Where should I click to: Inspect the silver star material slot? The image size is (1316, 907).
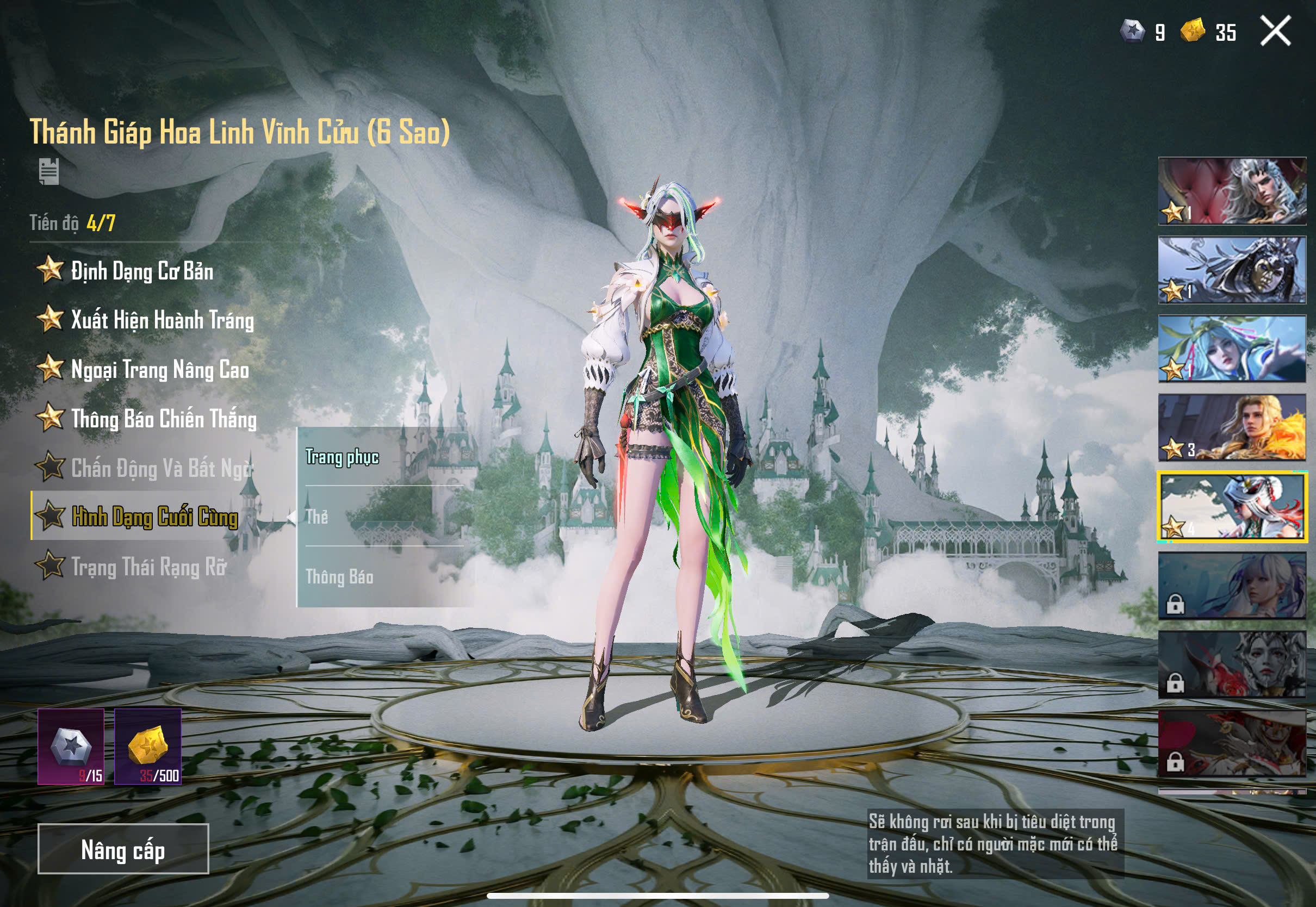coord(71,746)
